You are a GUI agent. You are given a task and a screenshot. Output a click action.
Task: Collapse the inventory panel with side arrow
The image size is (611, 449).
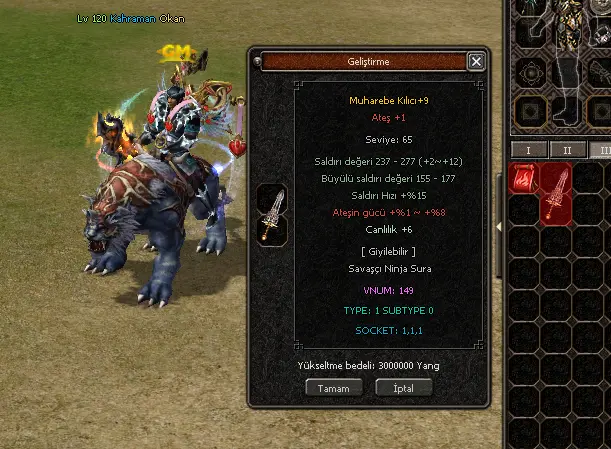pyautogui.click(x=501, y=225)
